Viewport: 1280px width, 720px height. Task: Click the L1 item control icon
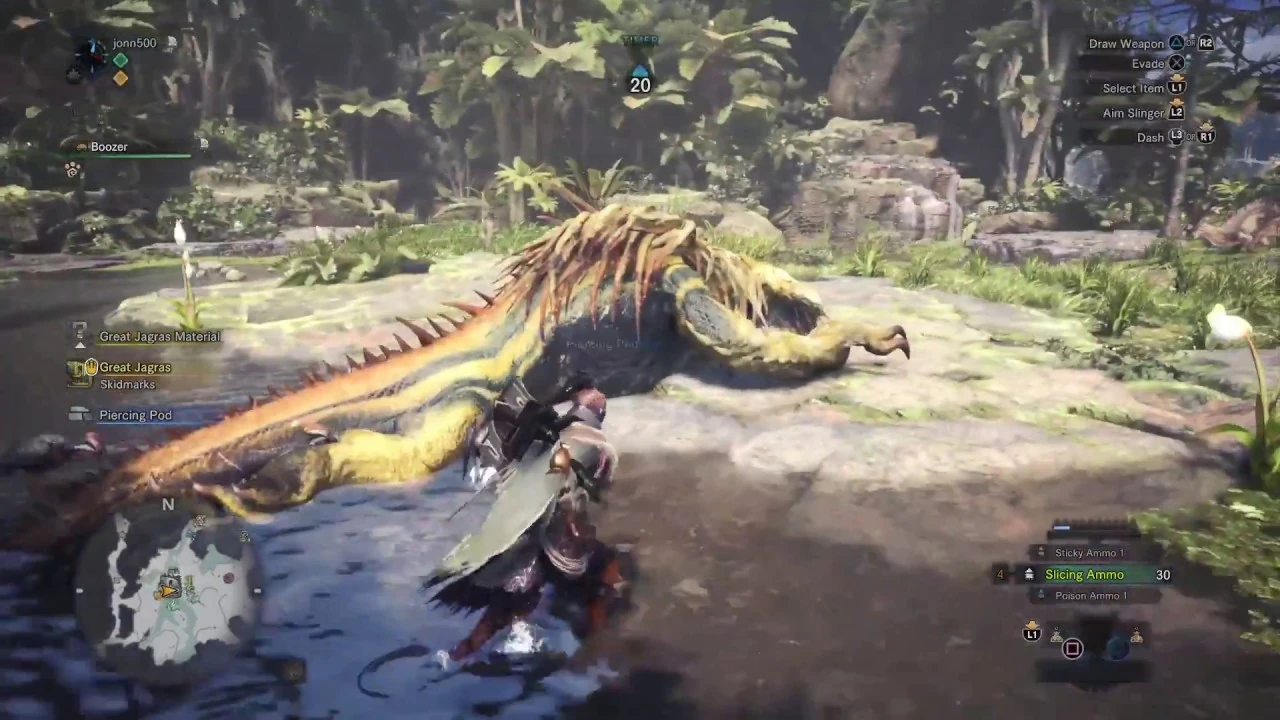(x=1031, y=634)
